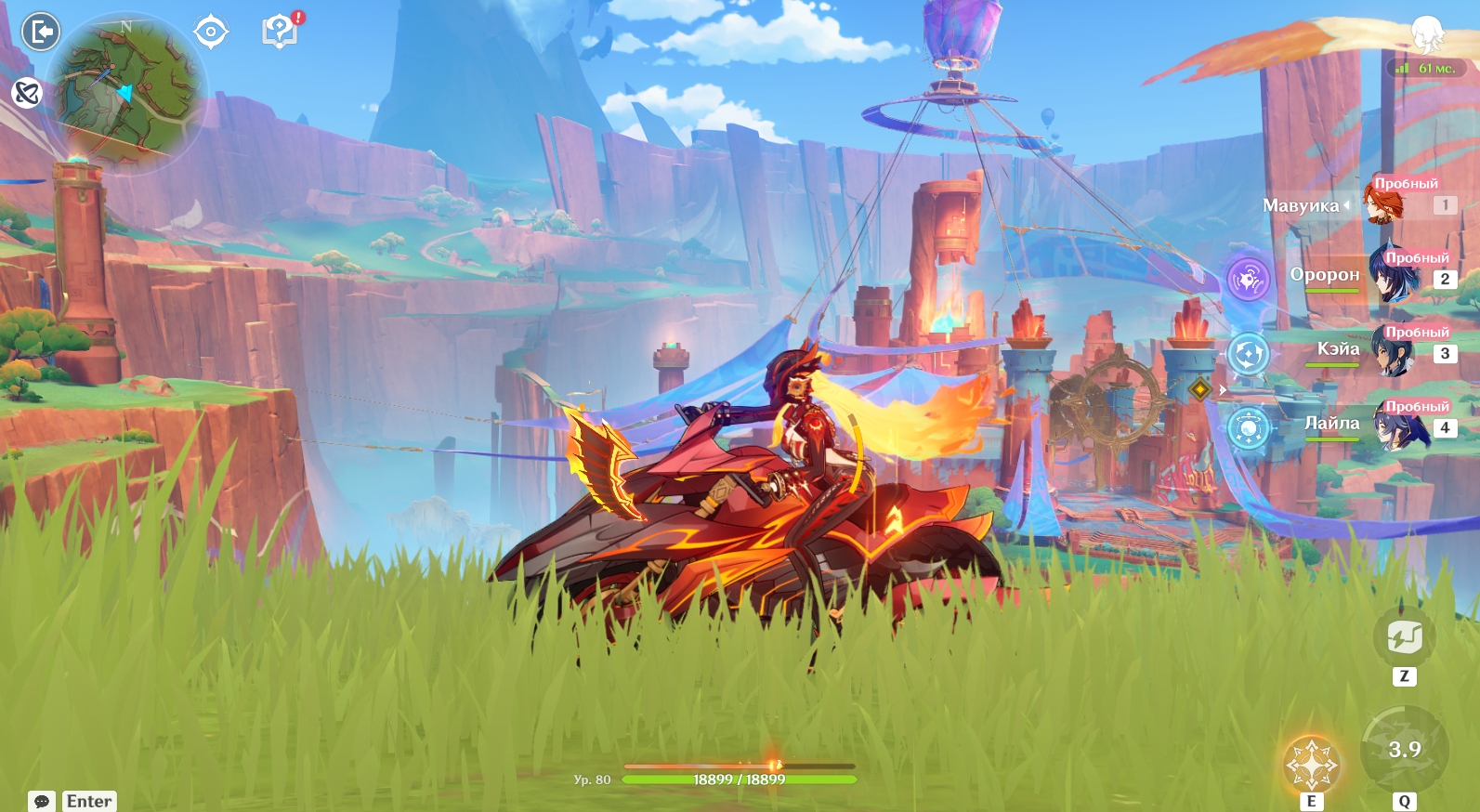Open the Paimon menu icon
The width and height of the screenshot is (1480, 812).
1427,33
